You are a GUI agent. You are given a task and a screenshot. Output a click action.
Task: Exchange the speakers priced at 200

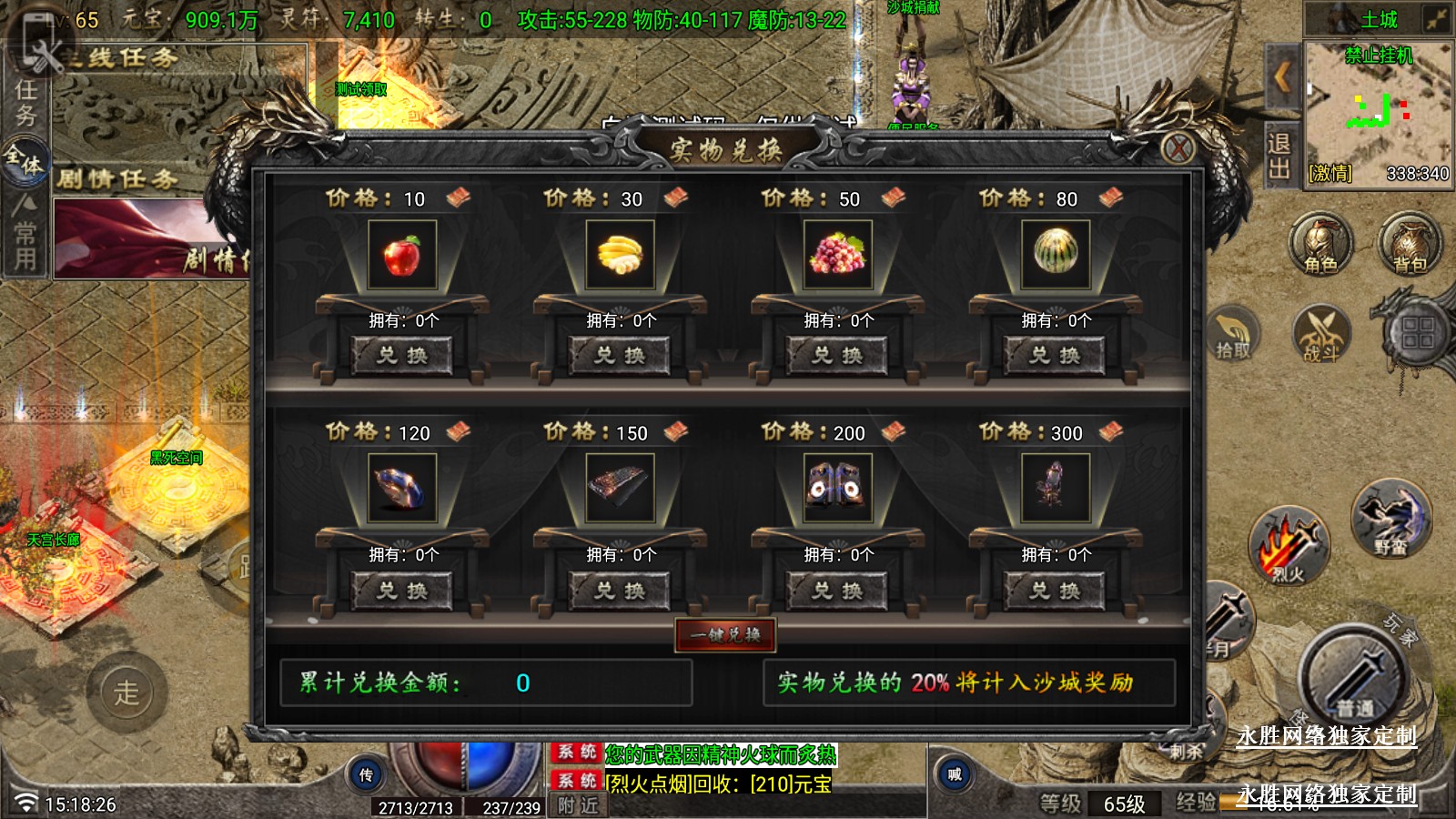click(837, 591)
